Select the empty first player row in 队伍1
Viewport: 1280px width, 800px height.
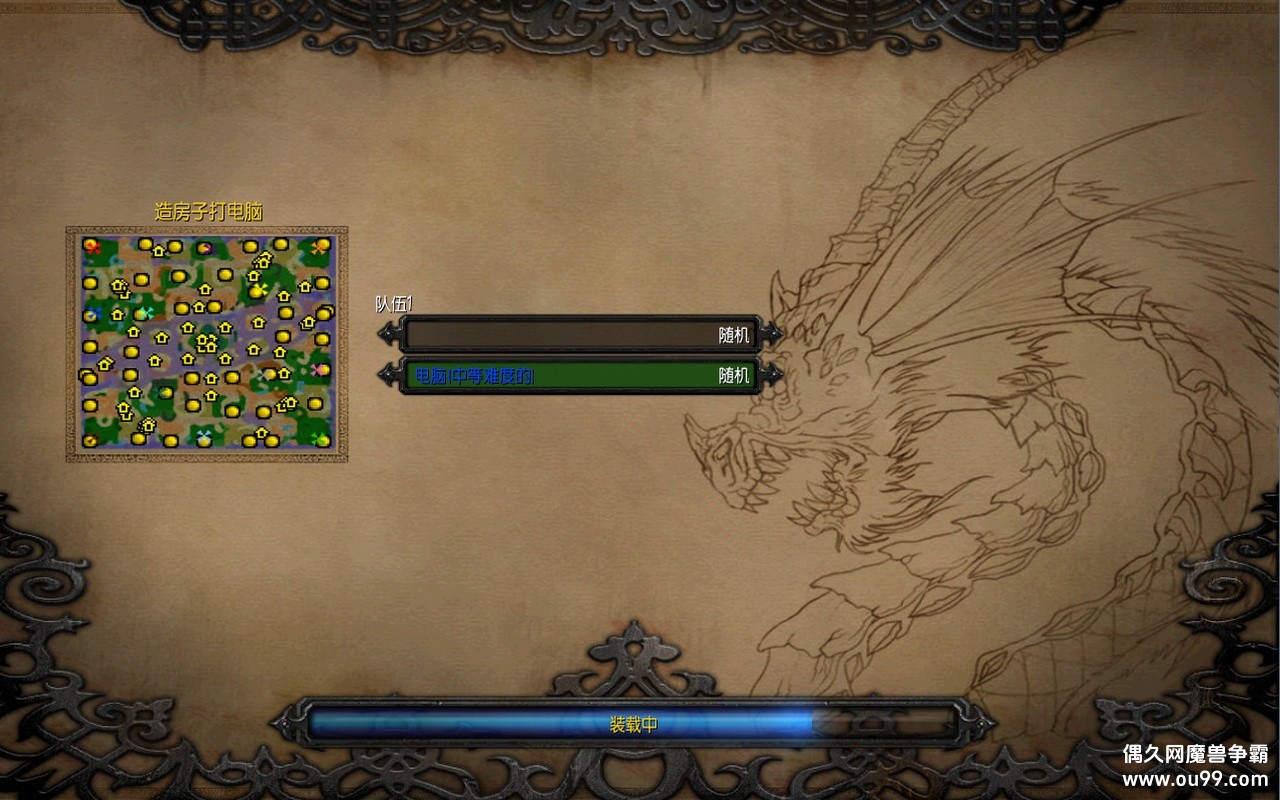580,335
